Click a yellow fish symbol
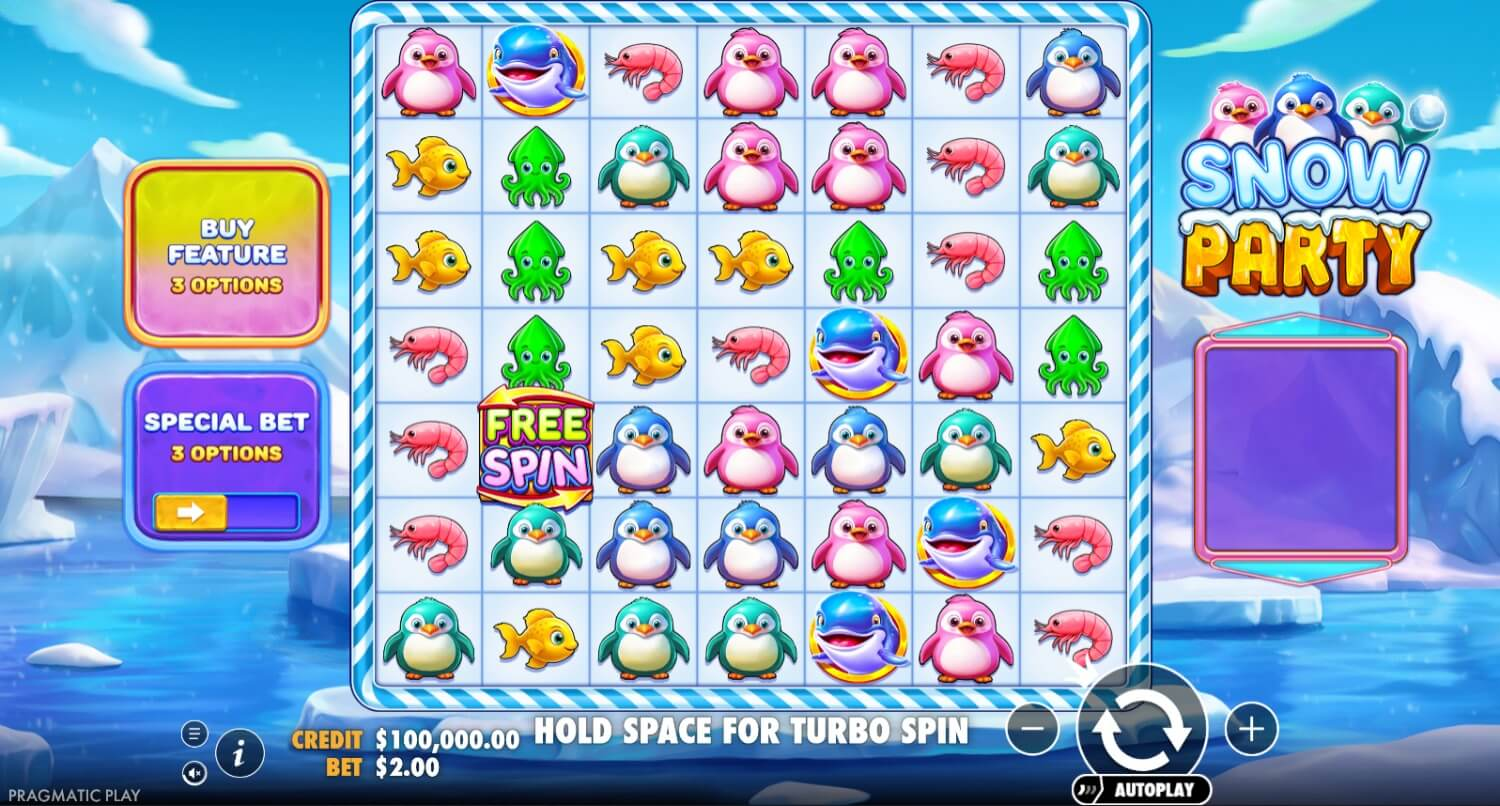 tap(428, 168)
